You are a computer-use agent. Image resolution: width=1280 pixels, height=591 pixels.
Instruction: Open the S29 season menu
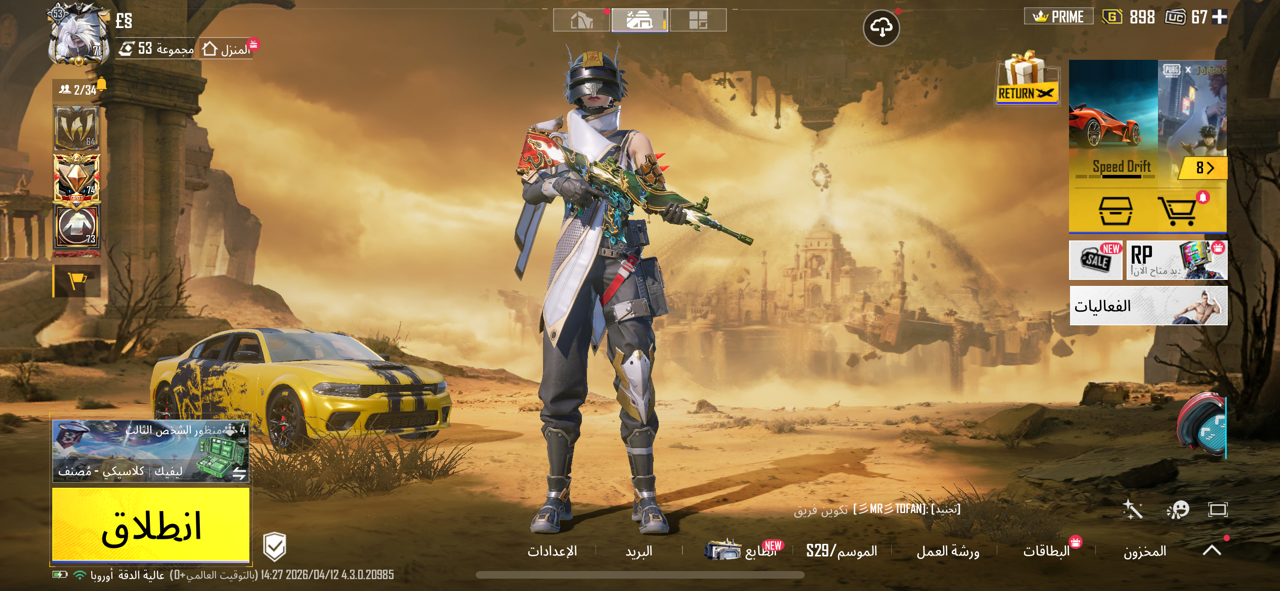[x=841, y=551]
